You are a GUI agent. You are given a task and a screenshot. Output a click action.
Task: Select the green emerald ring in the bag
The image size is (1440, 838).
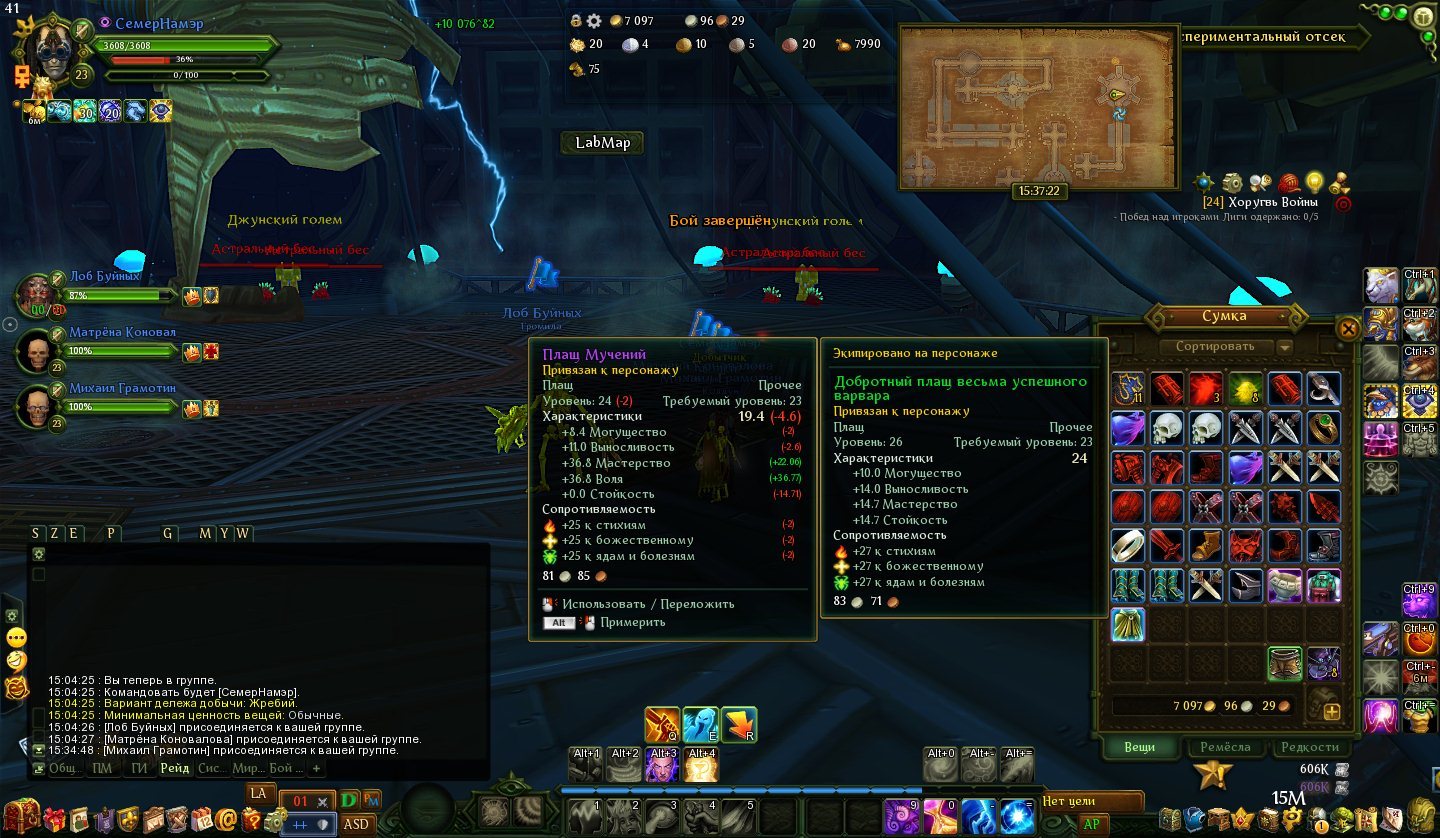(1323, 427)
